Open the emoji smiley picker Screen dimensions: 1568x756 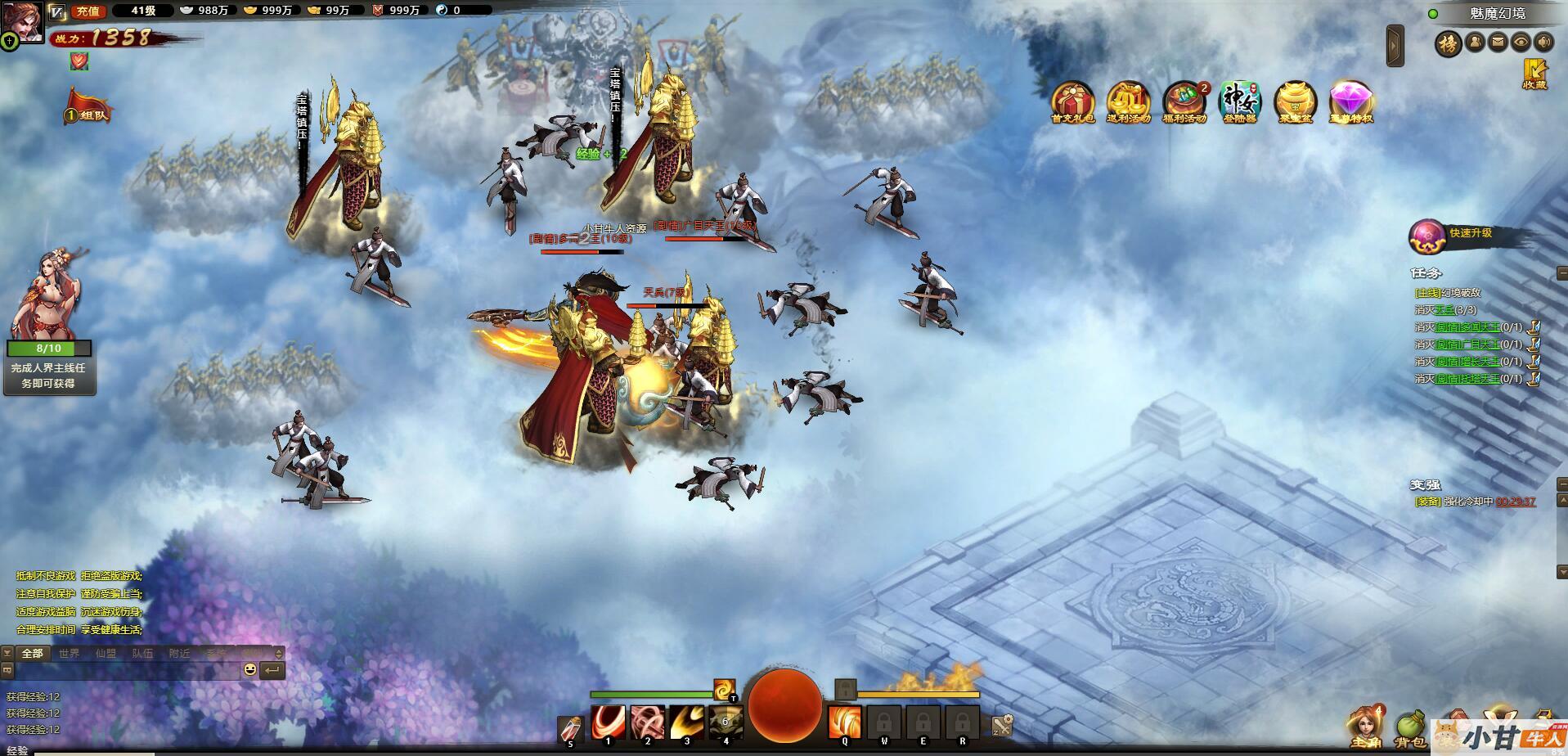tap(250, 670)
